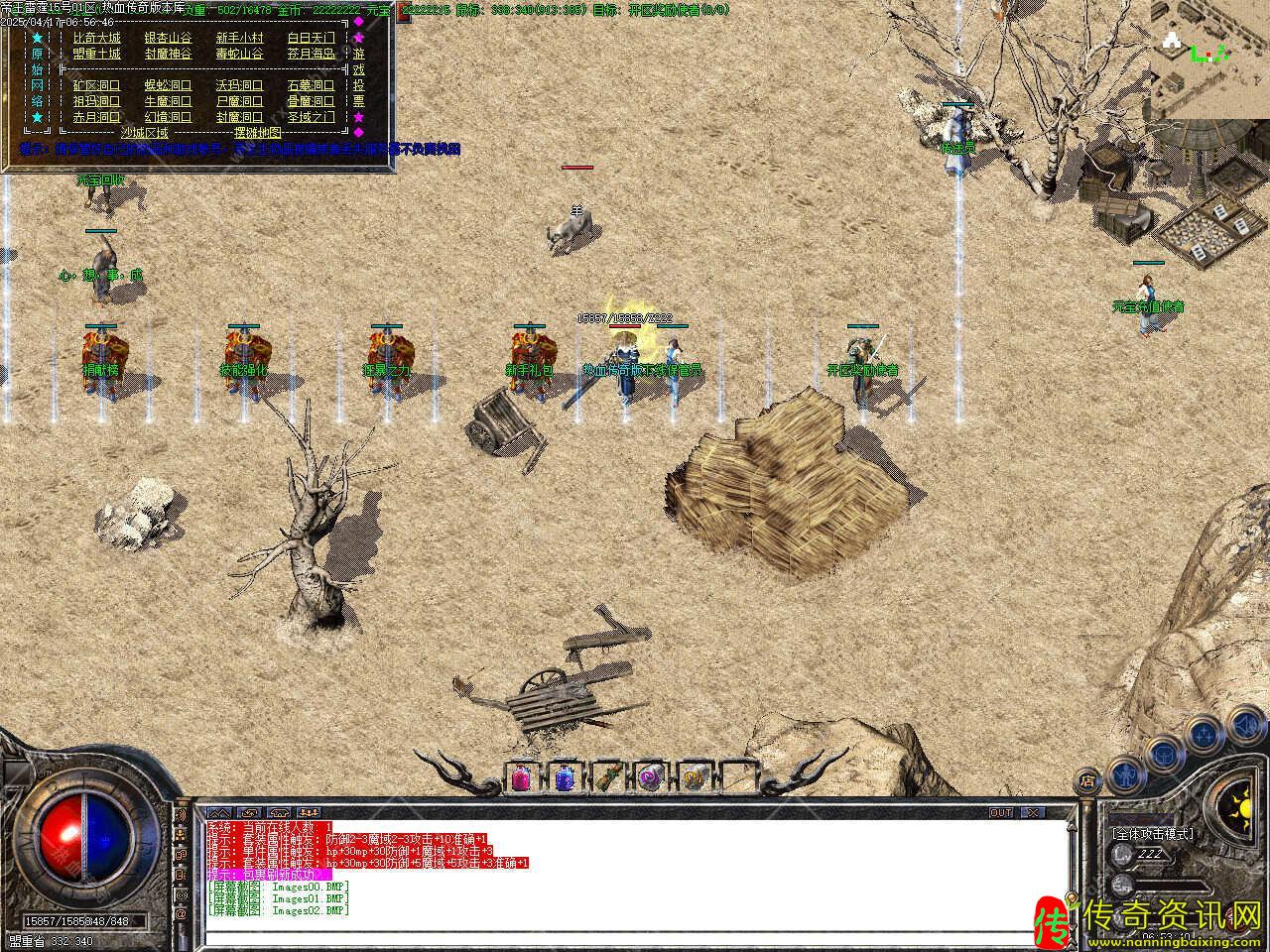Close the chat window with the X button
The height and width of the screenshot is (952, 1270).
click(1034, 813)
